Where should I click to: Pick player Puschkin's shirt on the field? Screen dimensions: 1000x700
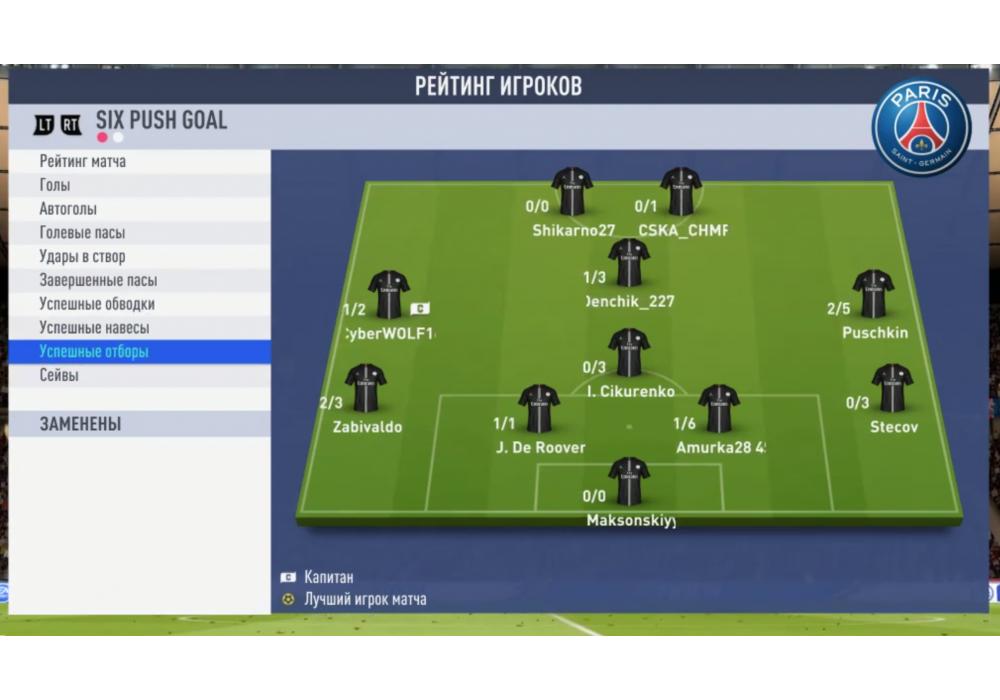coord(873,294)
